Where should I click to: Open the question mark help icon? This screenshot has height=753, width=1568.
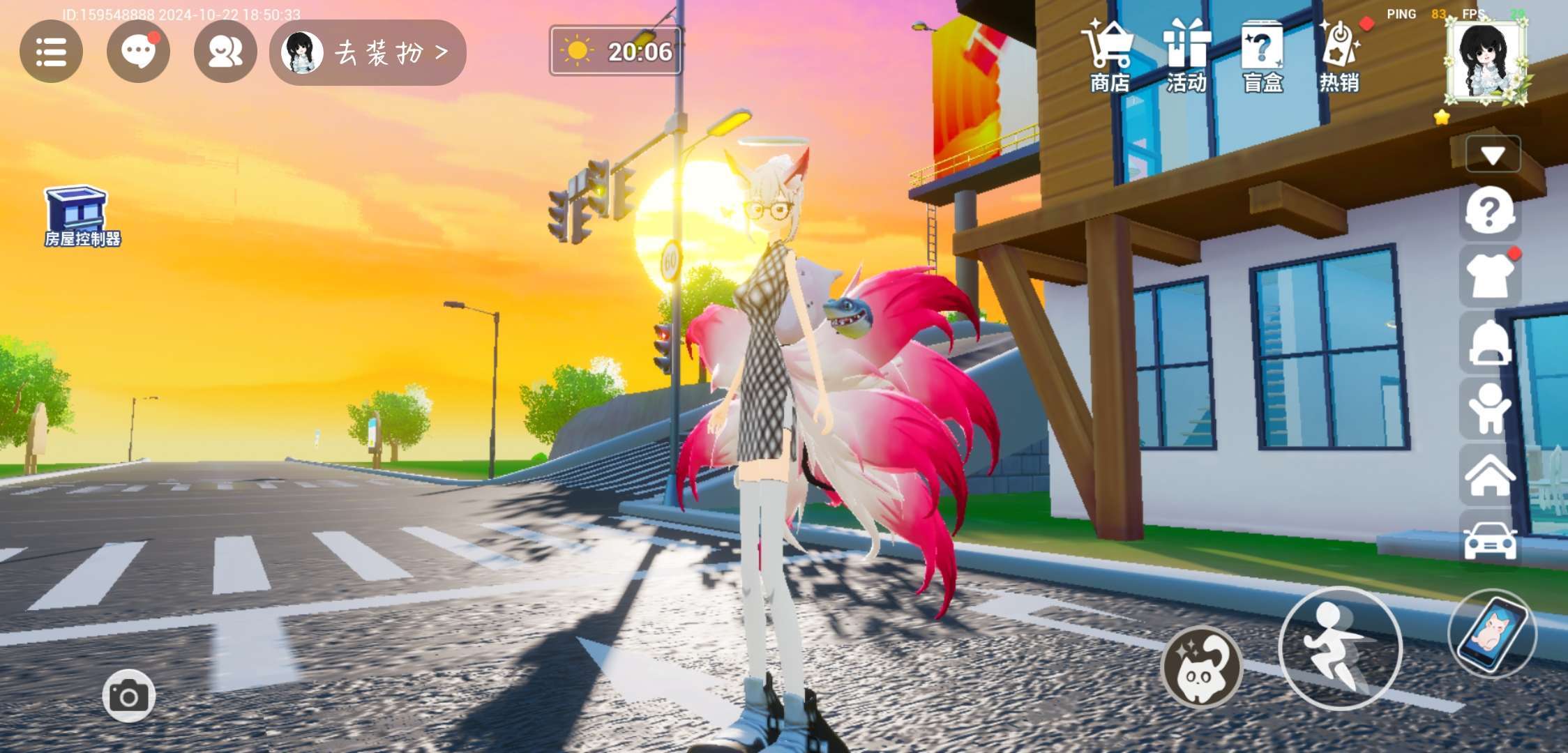pos(1489,211)
